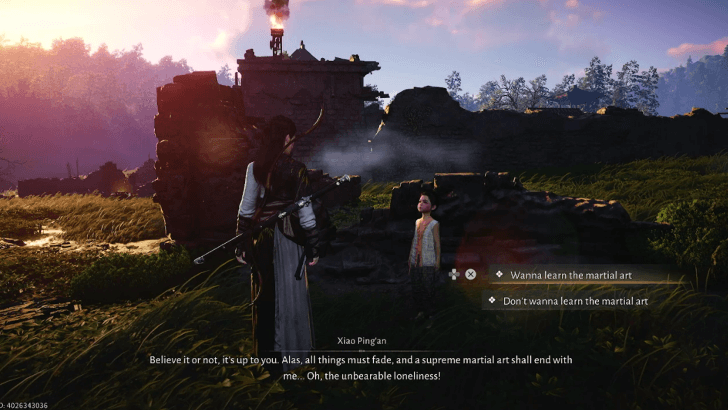Select "Don't wanna learn the martial art"
728x410 pixels.
coord(575,300)
